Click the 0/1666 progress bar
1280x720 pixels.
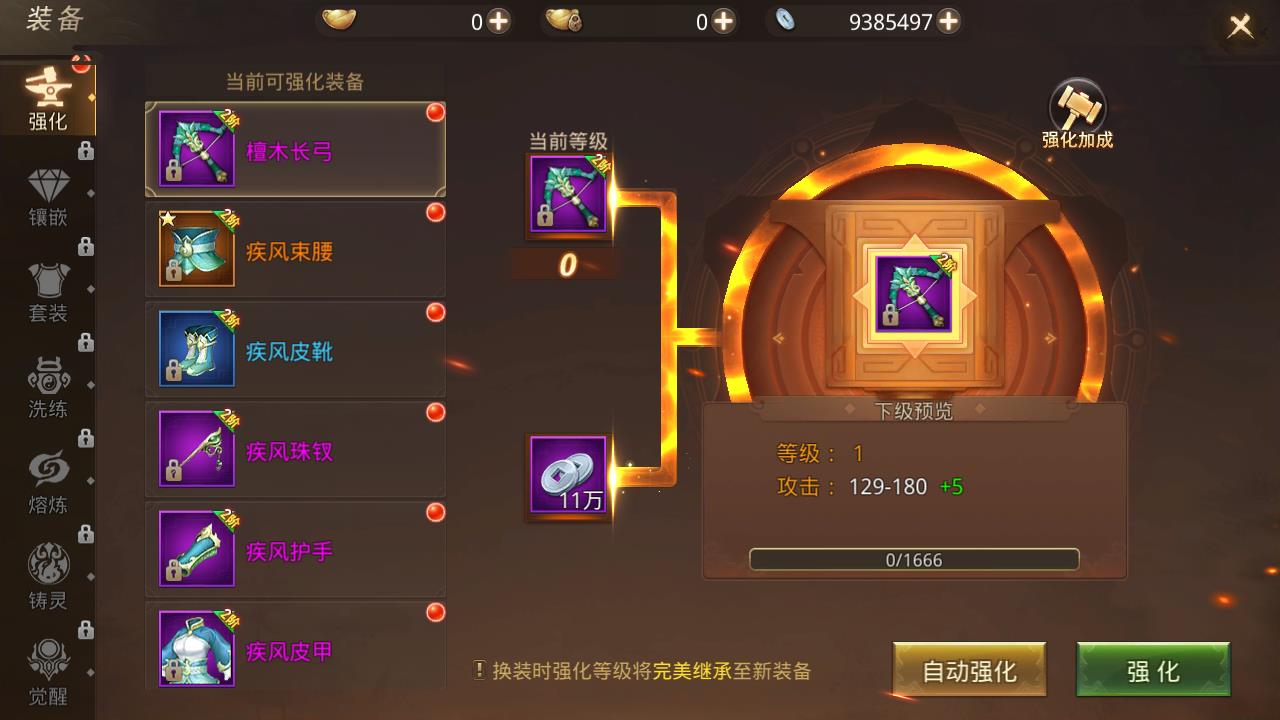click(916, 560)
